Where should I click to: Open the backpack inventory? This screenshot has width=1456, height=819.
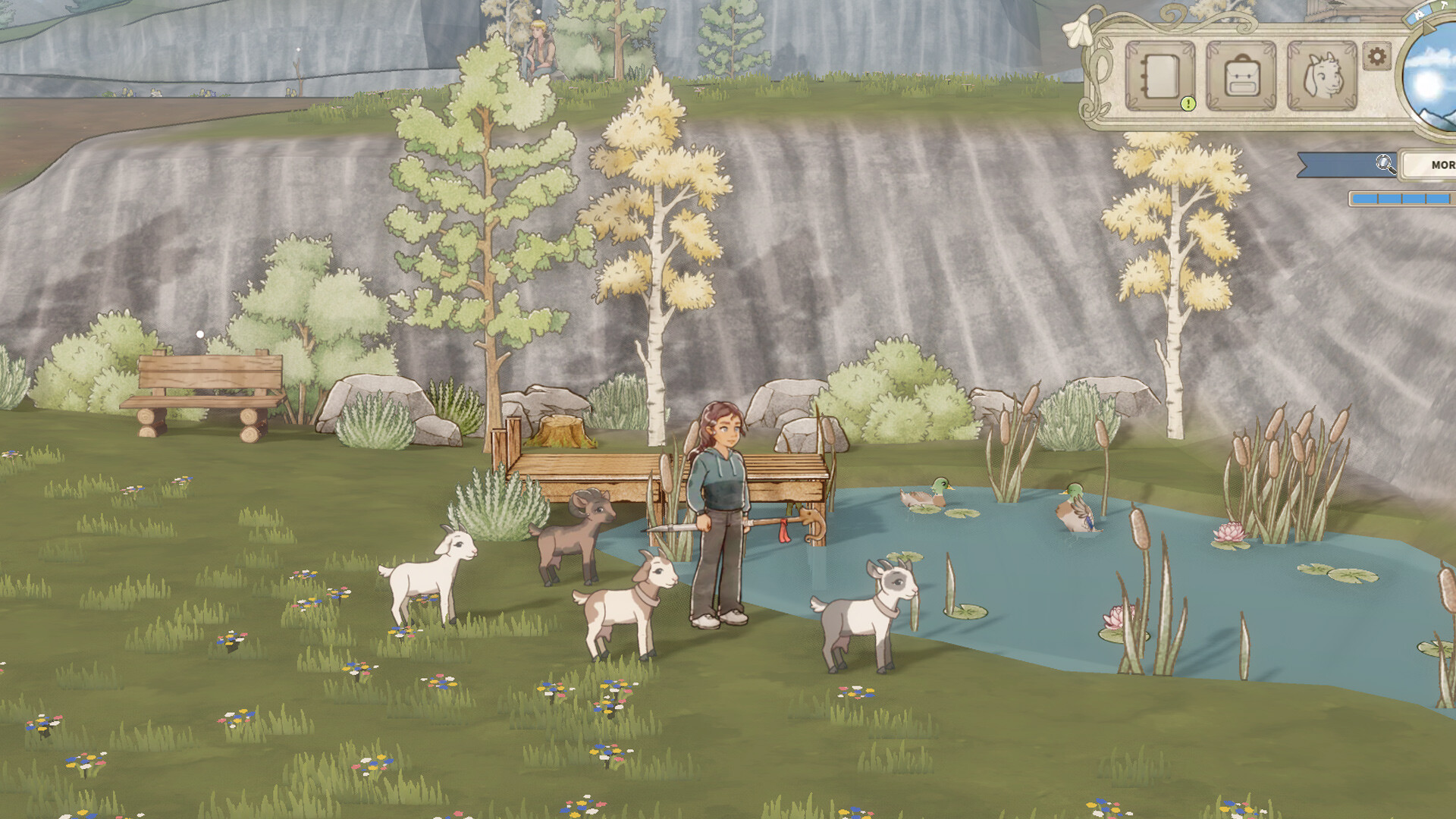(x=1242, y=76)
